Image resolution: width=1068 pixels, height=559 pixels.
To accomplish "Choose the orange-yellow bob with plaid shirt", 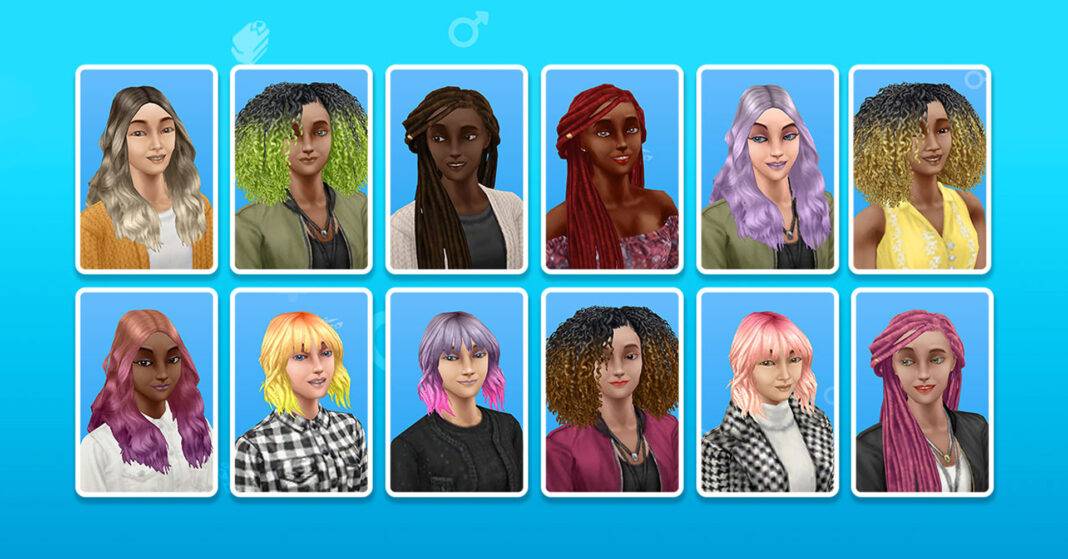I will [x=301, y=392].
